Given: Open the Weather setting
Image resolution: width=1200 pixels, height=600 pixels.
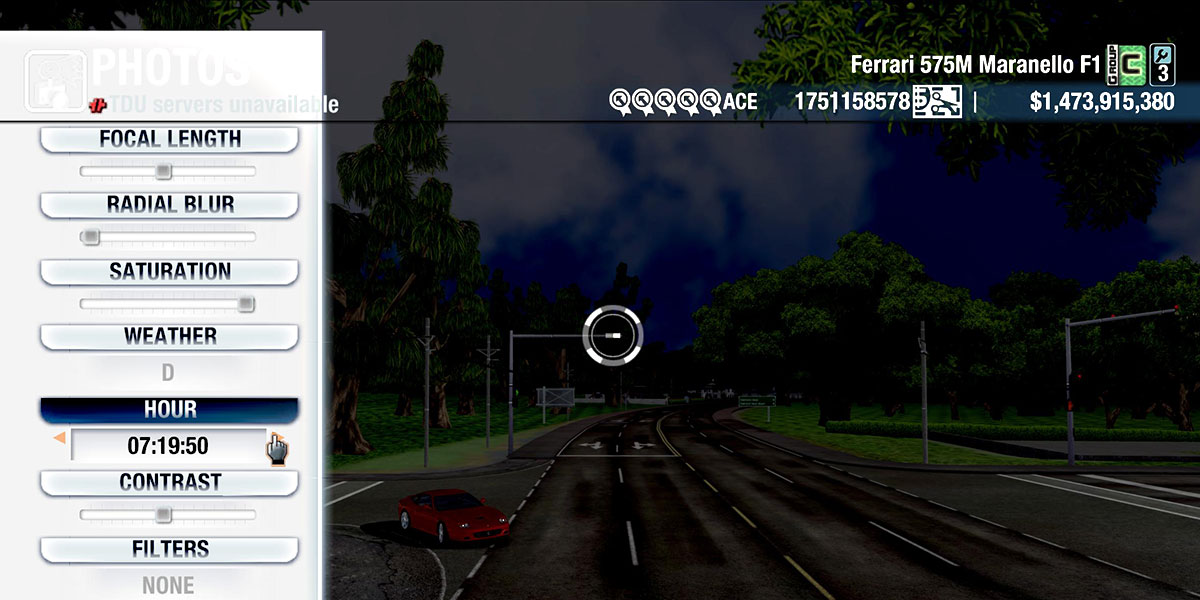Looking at the screenshot, I should coord(169,336).
